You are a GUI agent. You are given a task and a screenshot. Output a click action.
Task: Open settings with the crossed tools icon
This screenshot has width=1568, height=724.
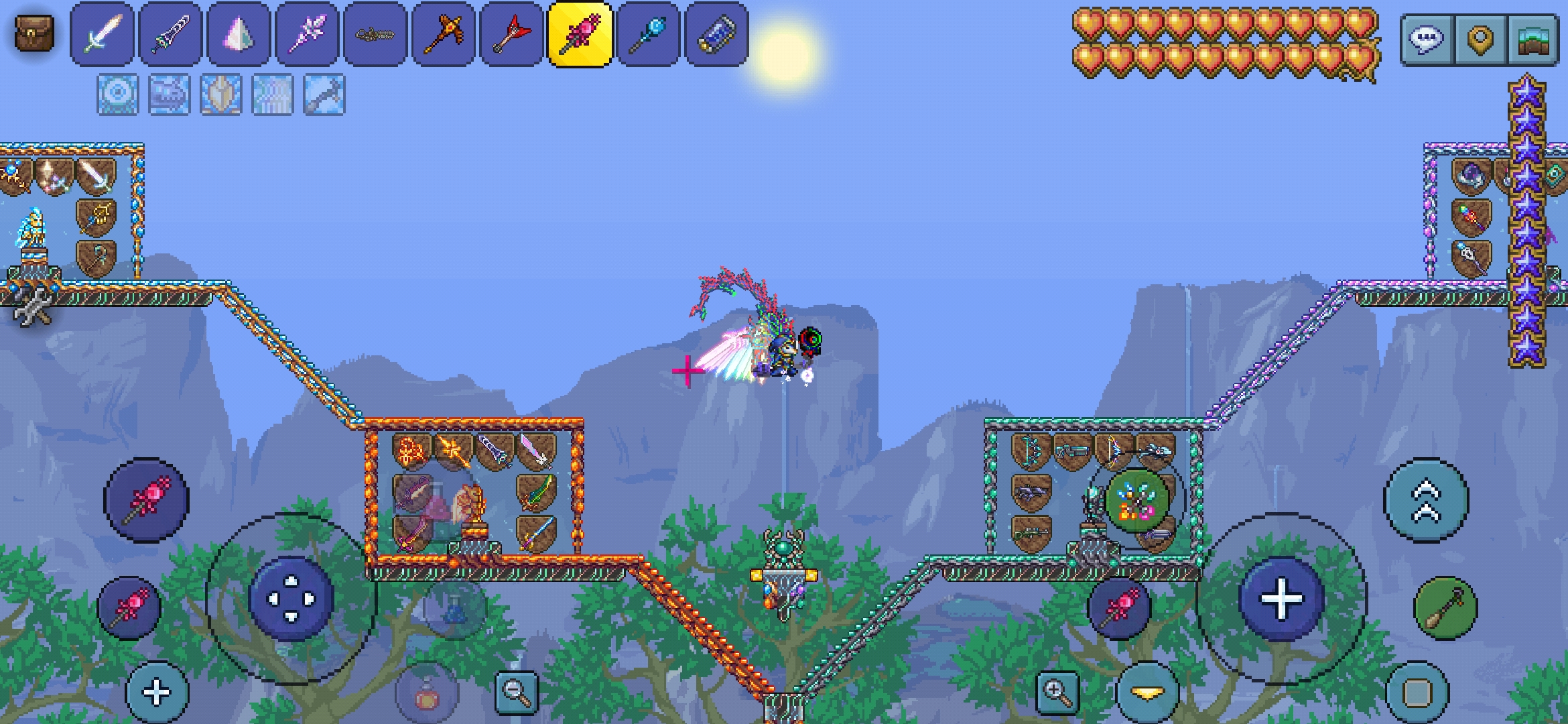pos(32,307)
